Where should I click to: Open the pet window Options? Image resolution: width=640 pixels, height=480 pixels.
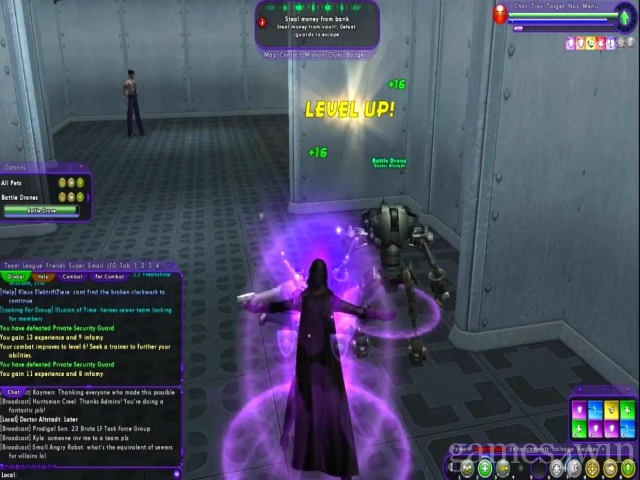click(x=15, y=168)
